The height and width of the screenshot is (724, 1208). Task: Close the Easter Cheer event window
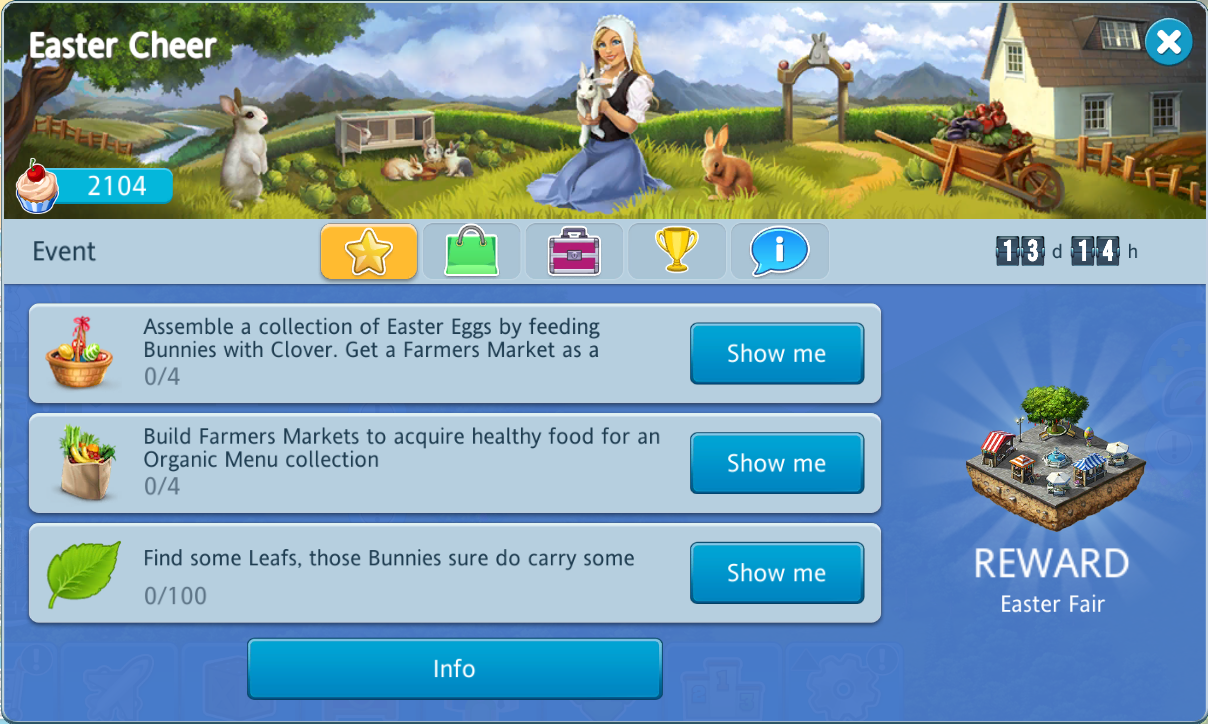click(x=1168, y=42)
